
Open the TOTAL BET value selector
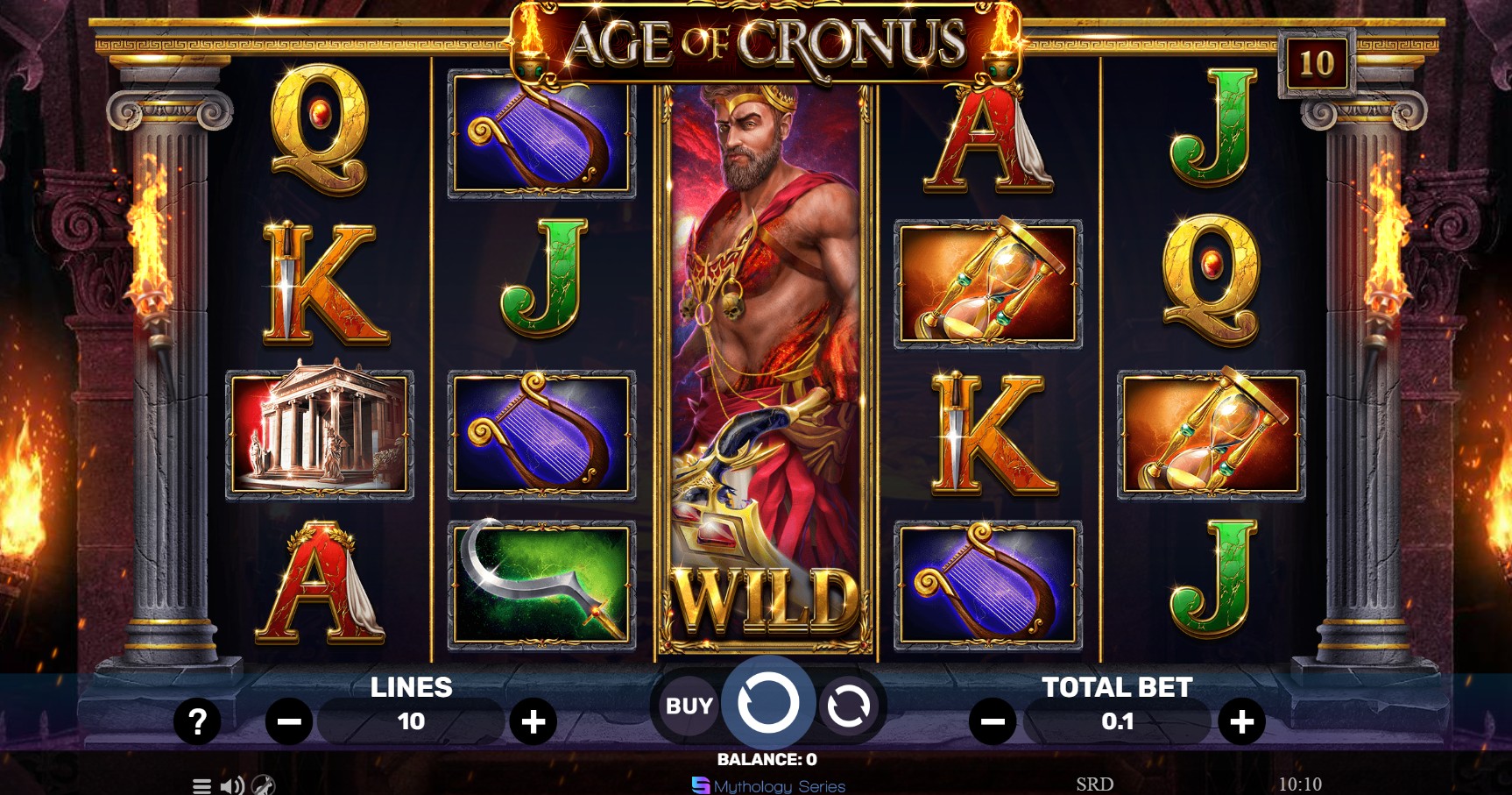pyautogui.click(x=1119, y=721)
